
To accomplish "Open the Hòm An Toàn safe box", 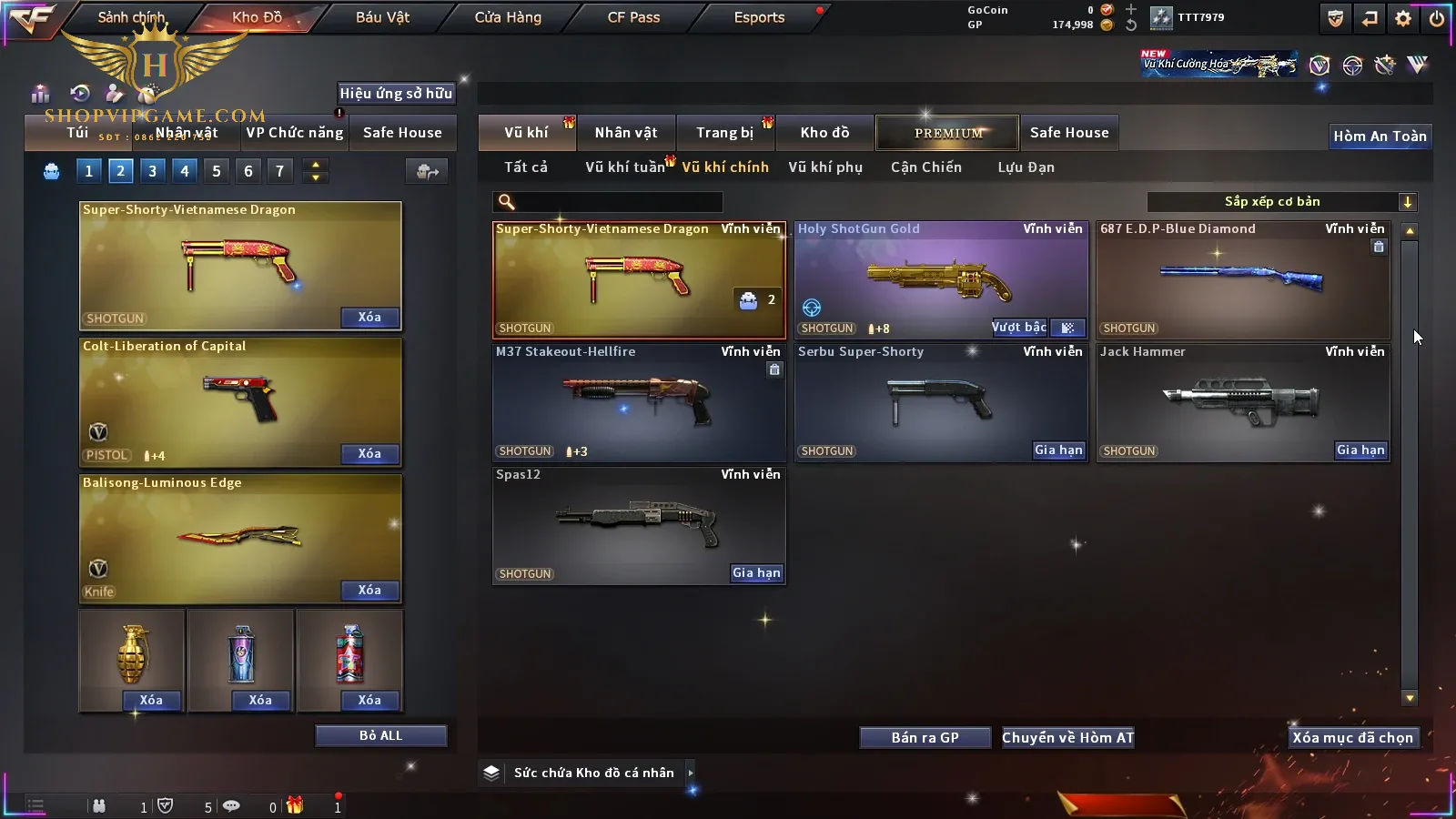I will click(x=1380, y=136).
